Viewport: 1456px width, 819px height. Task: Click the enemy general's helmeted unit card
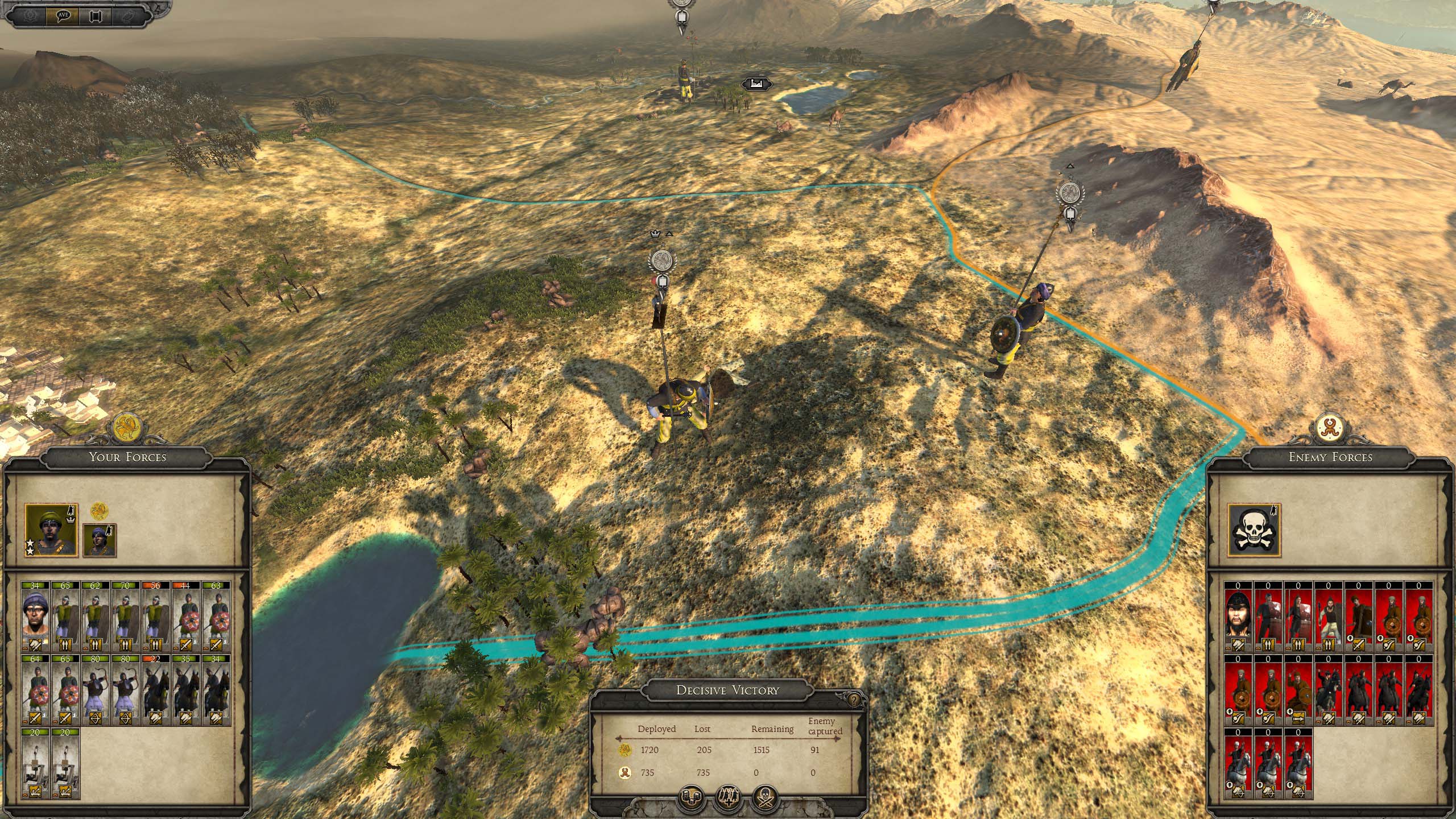[x=1238, y=617]
